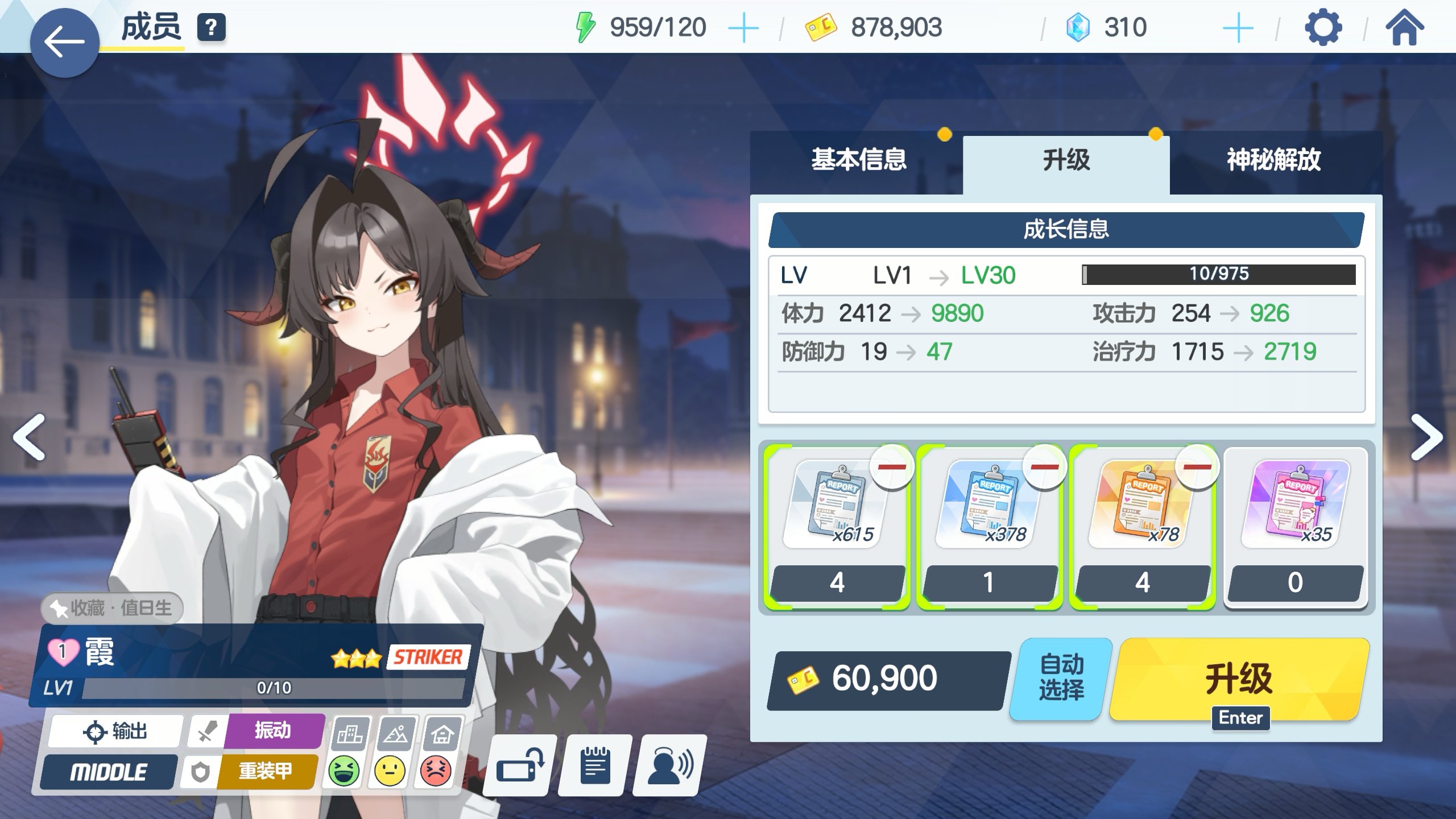This screenshot has width=1456, height=819.
Task: Open the notepad profile icon
Action: 595,766
